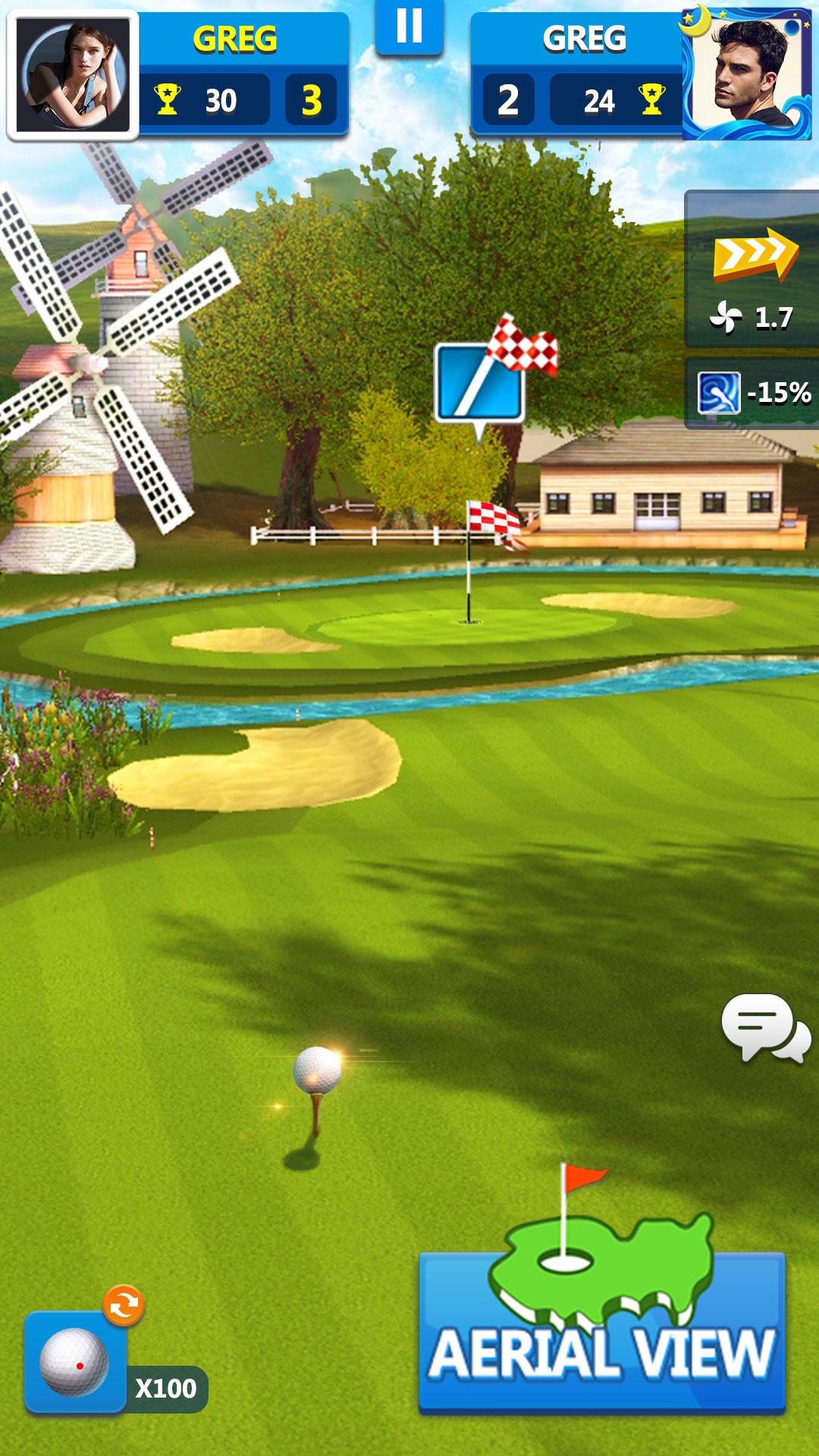Pause the match
Image resolution: width=819 pixels, height=1456 pixels.
coord(409,27)
